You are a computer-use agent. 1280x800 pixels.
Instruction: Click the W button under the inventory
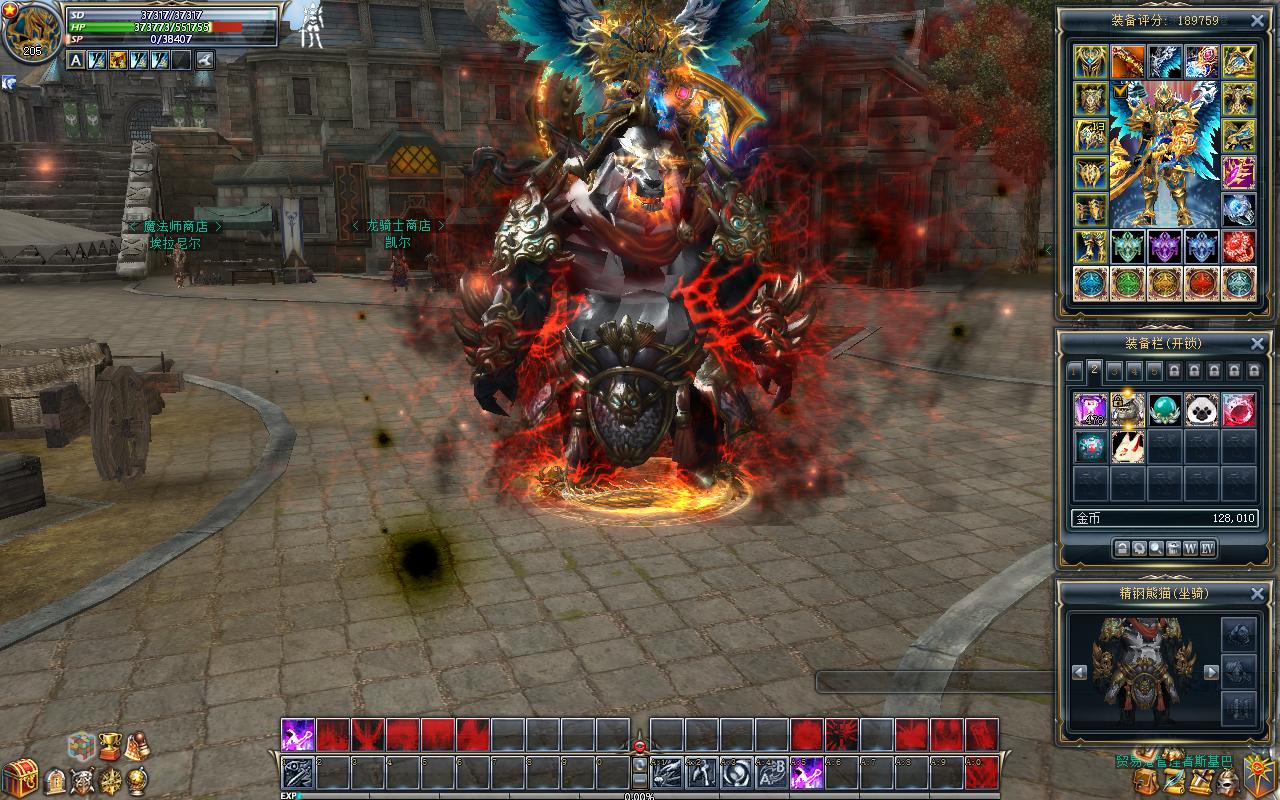click(x=1190, y=548)
